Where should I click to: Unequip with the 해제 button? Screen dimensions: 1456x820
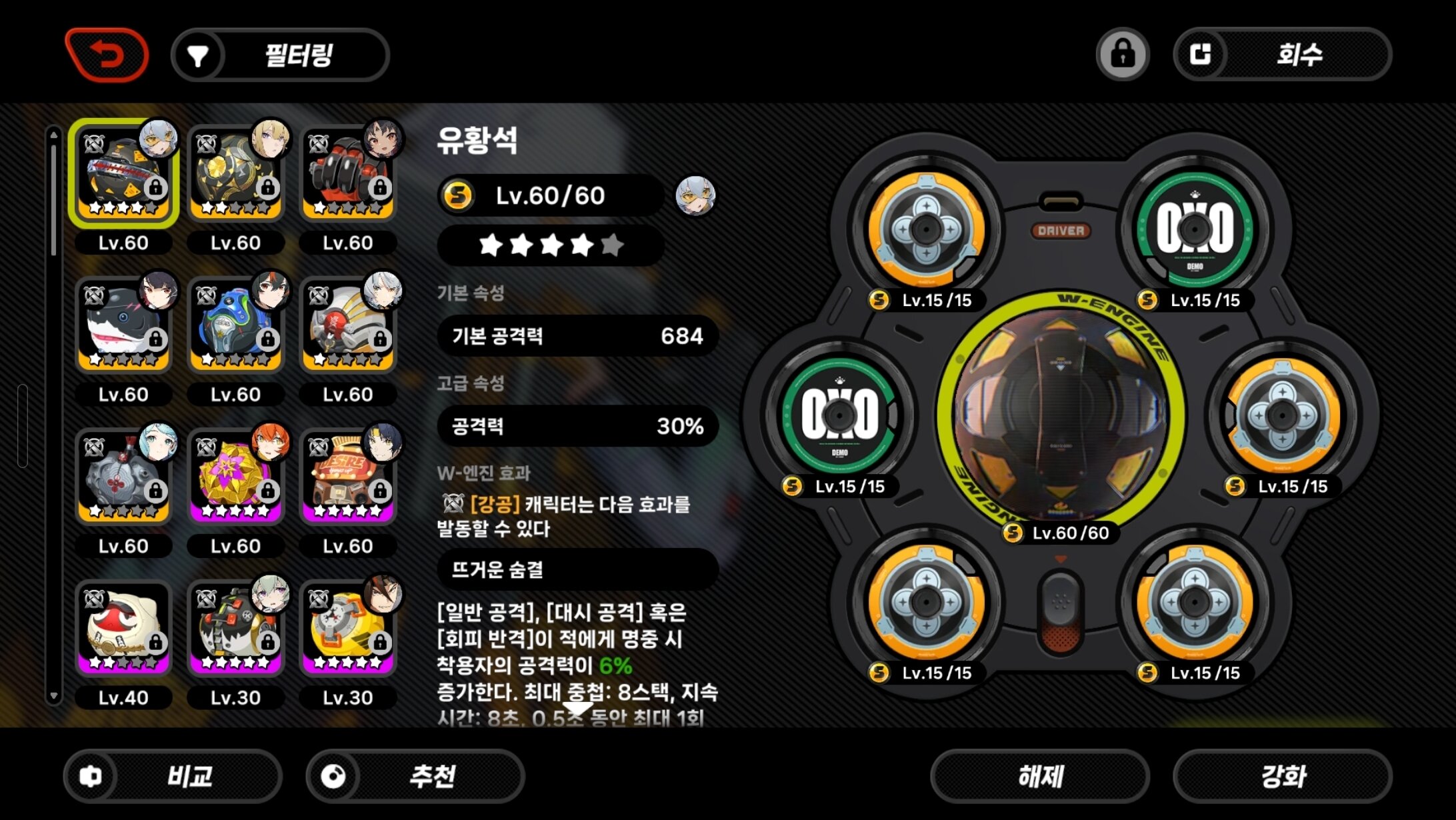[x=1040, y=776]
